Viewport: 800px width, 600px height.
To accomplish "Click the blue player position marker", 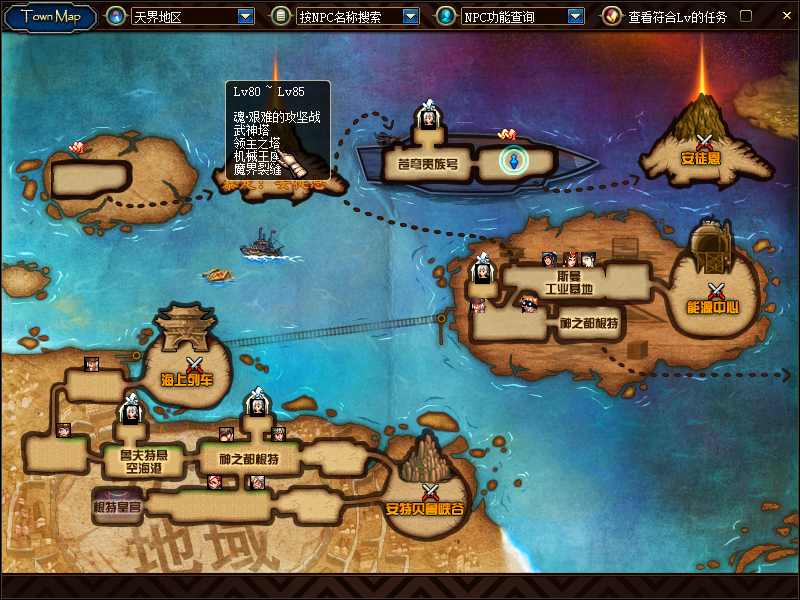I will coord(513,160).
